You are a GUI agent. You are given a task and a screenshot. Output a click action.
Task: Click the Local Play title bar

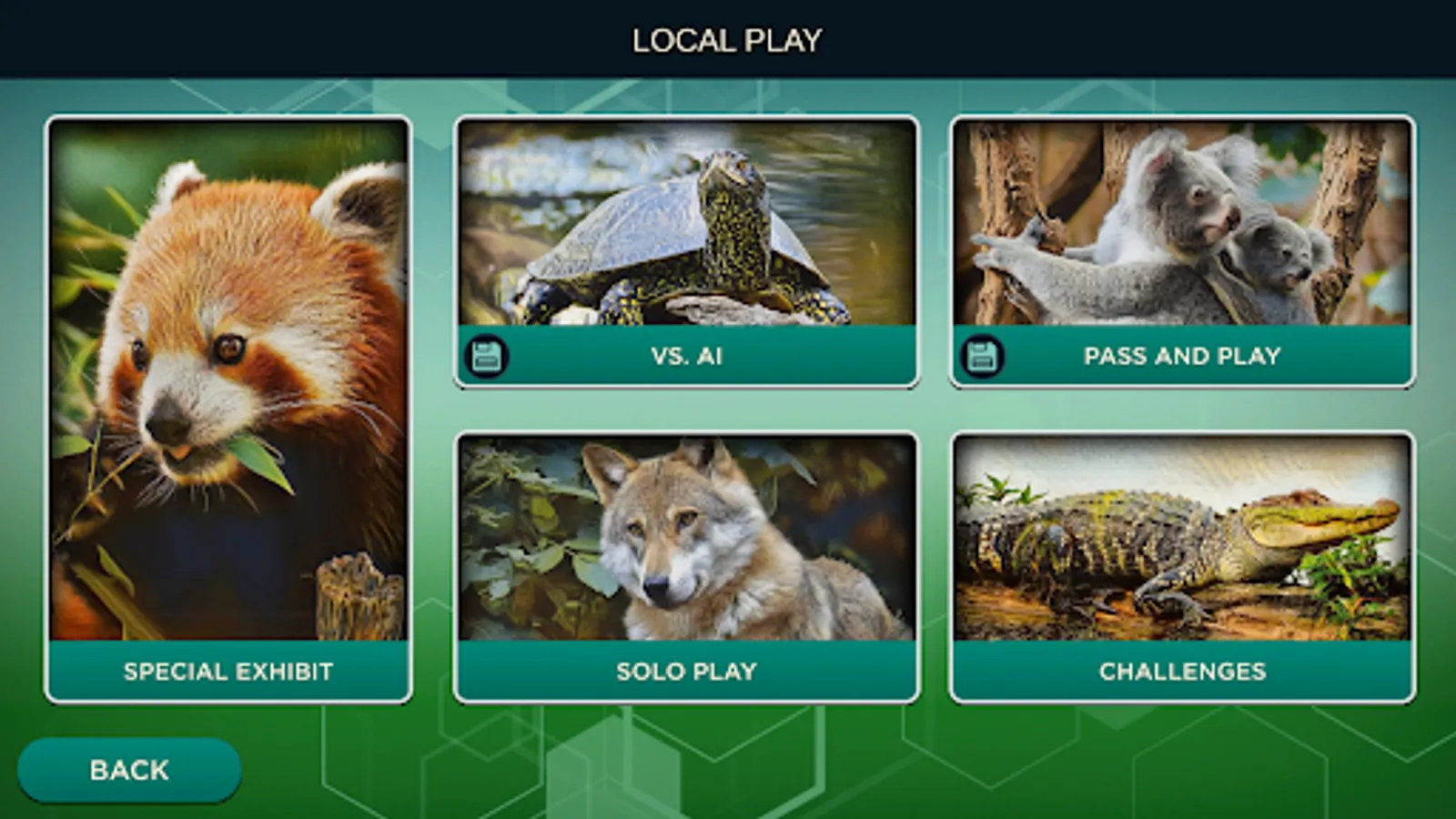[728, 38]
